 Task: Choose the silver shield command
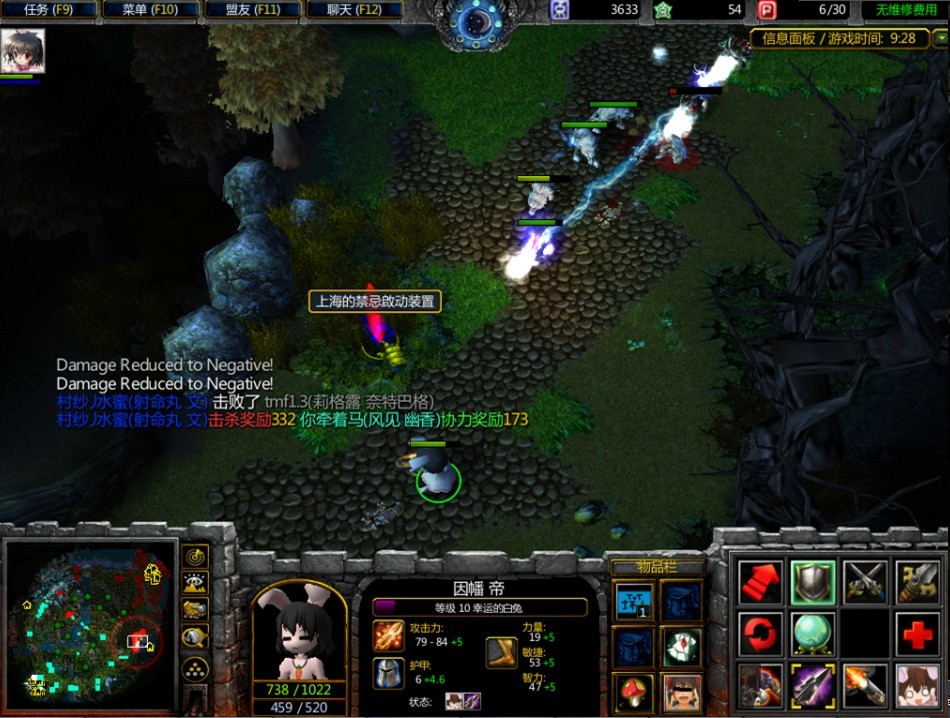[812, 582]
